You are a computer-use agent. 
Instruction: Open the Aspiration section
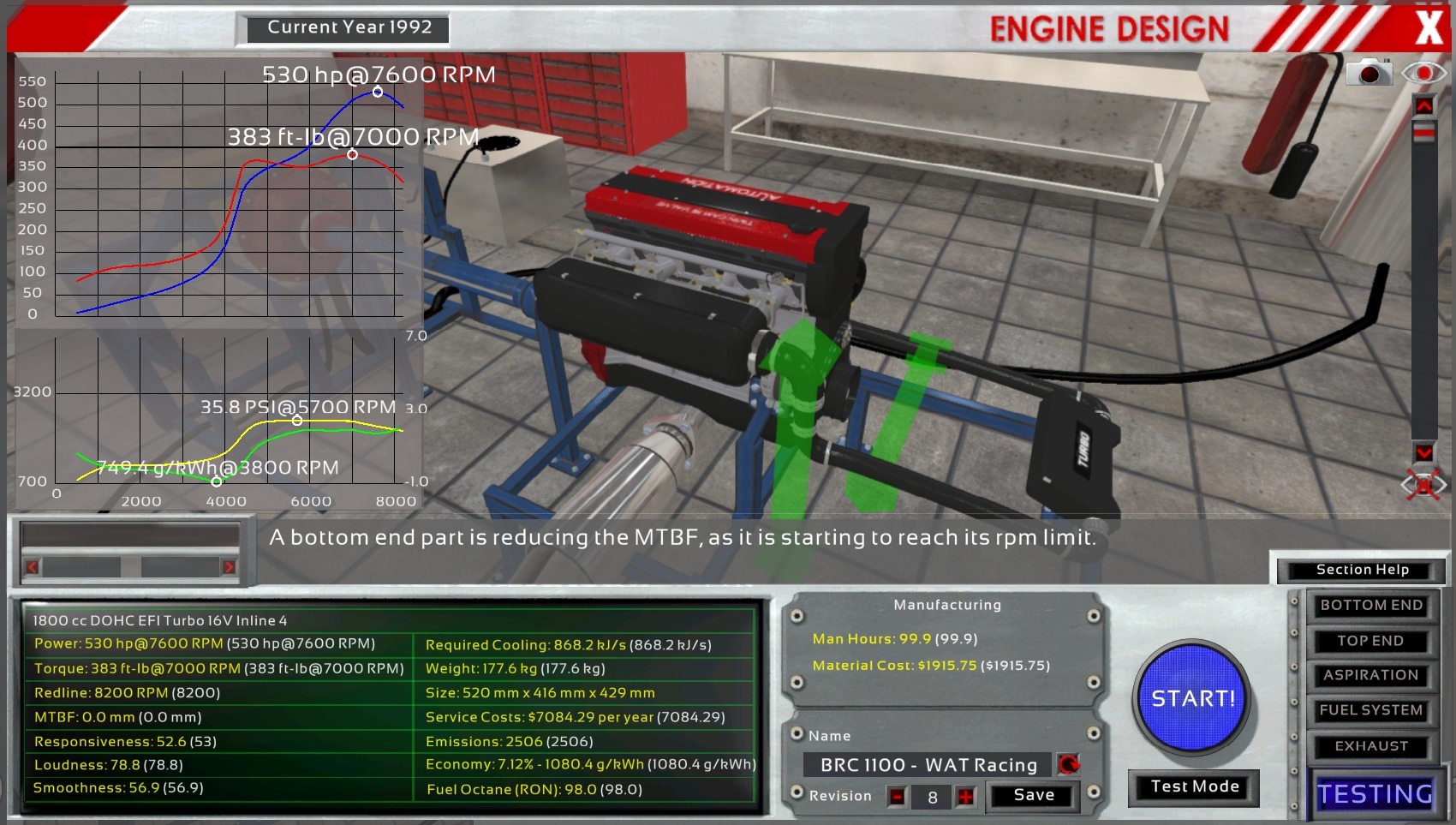(x=1370, y=676)
